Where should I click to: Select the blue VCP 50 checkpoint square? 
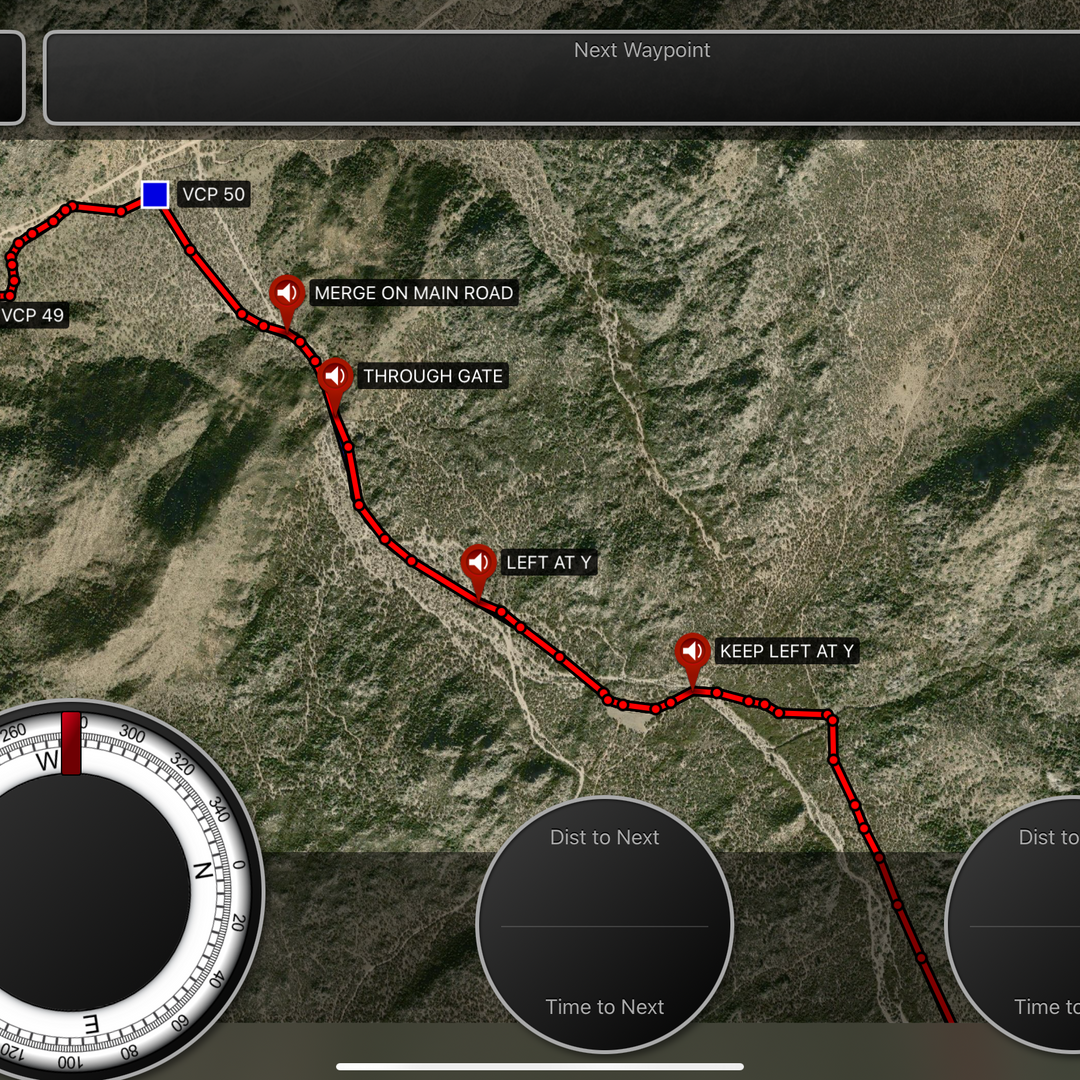[154, 194]
